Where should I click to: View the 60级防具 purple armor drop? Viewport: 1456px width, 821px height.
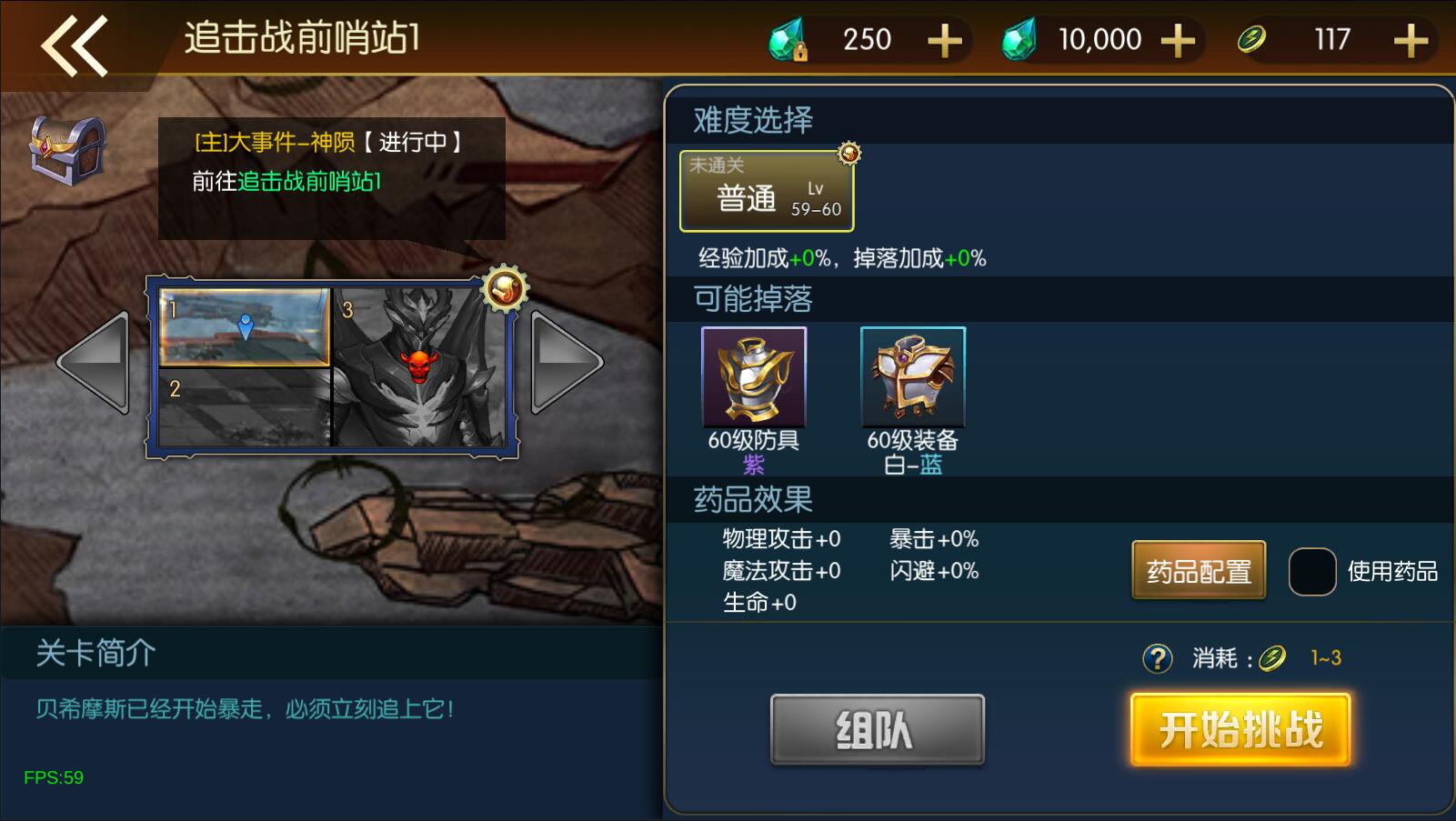pyautogui.click(x=754, y=377)
